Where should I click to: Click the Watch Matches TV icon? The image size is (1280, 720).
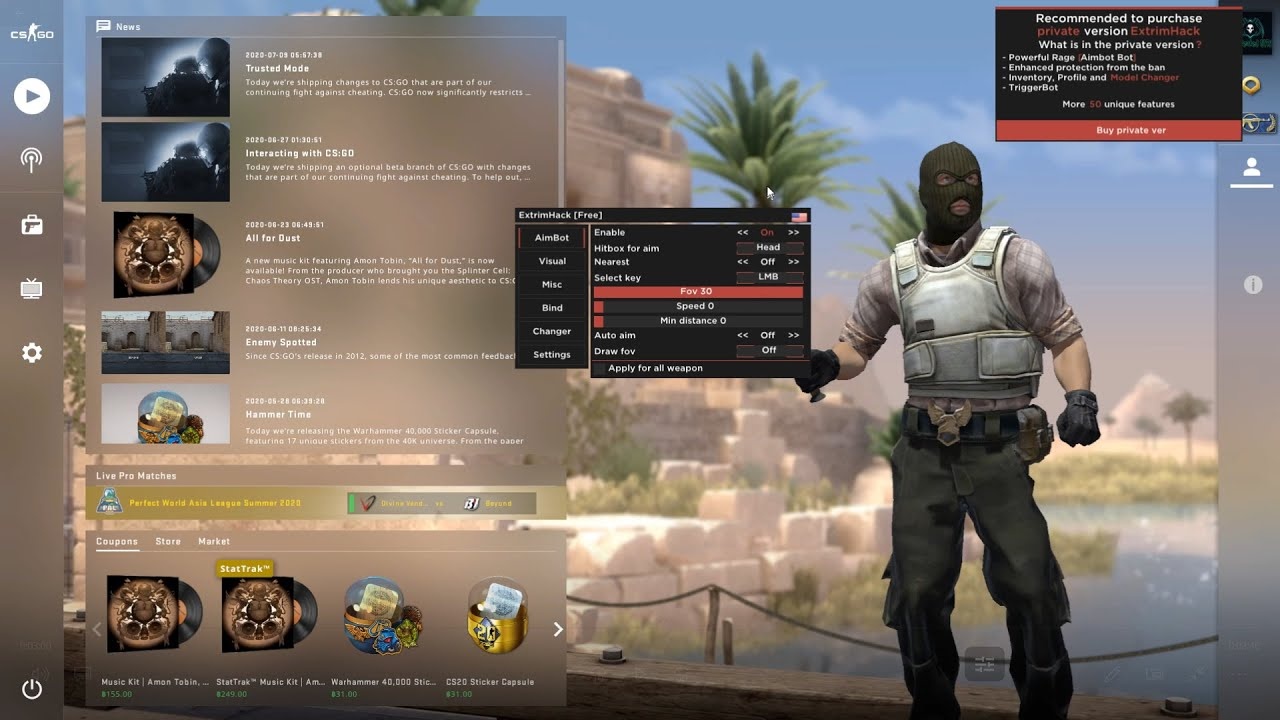(x=31, y=287)
